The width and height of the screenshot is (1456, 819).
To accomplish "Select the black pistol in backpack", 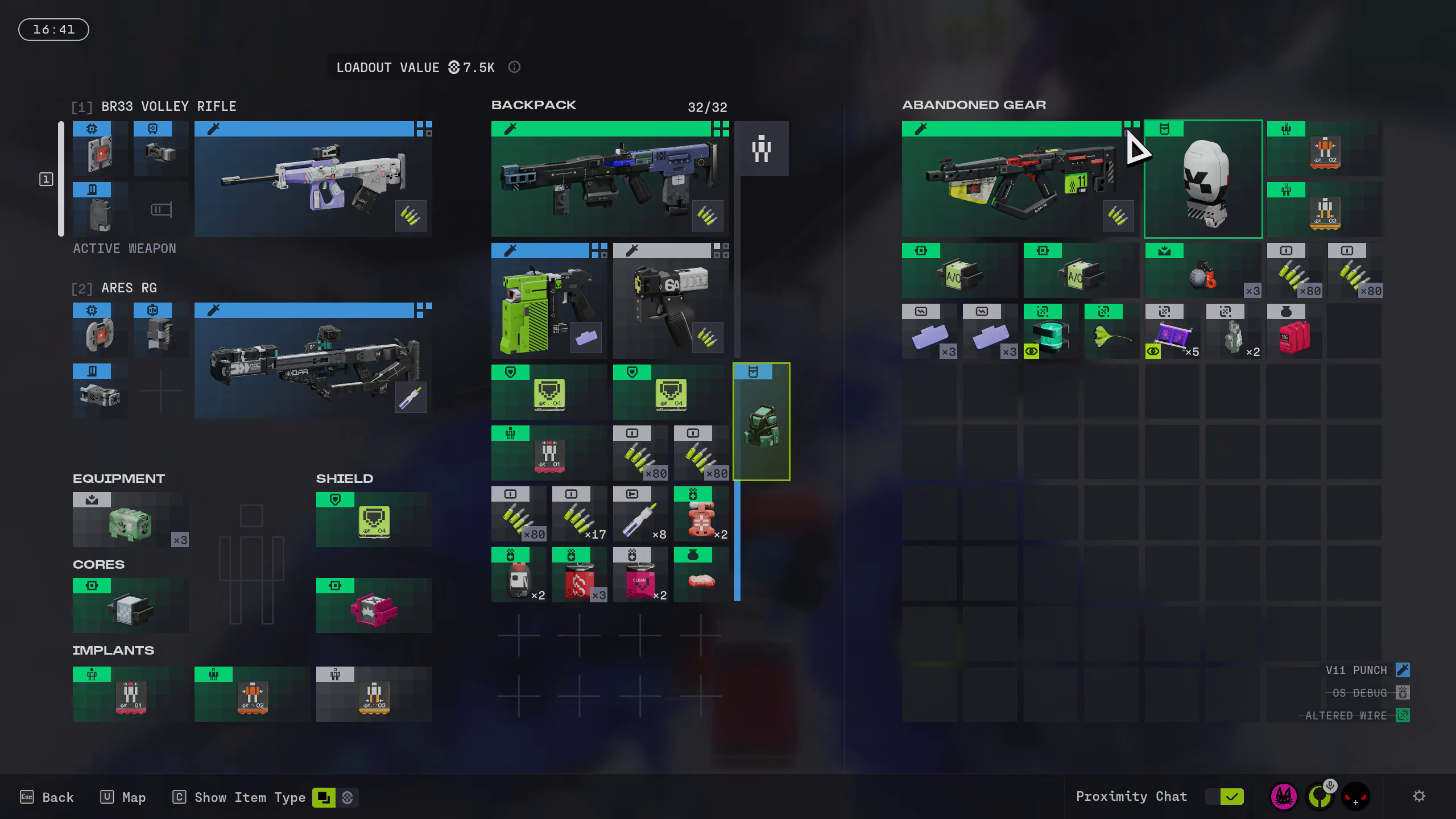I will 671,301.
